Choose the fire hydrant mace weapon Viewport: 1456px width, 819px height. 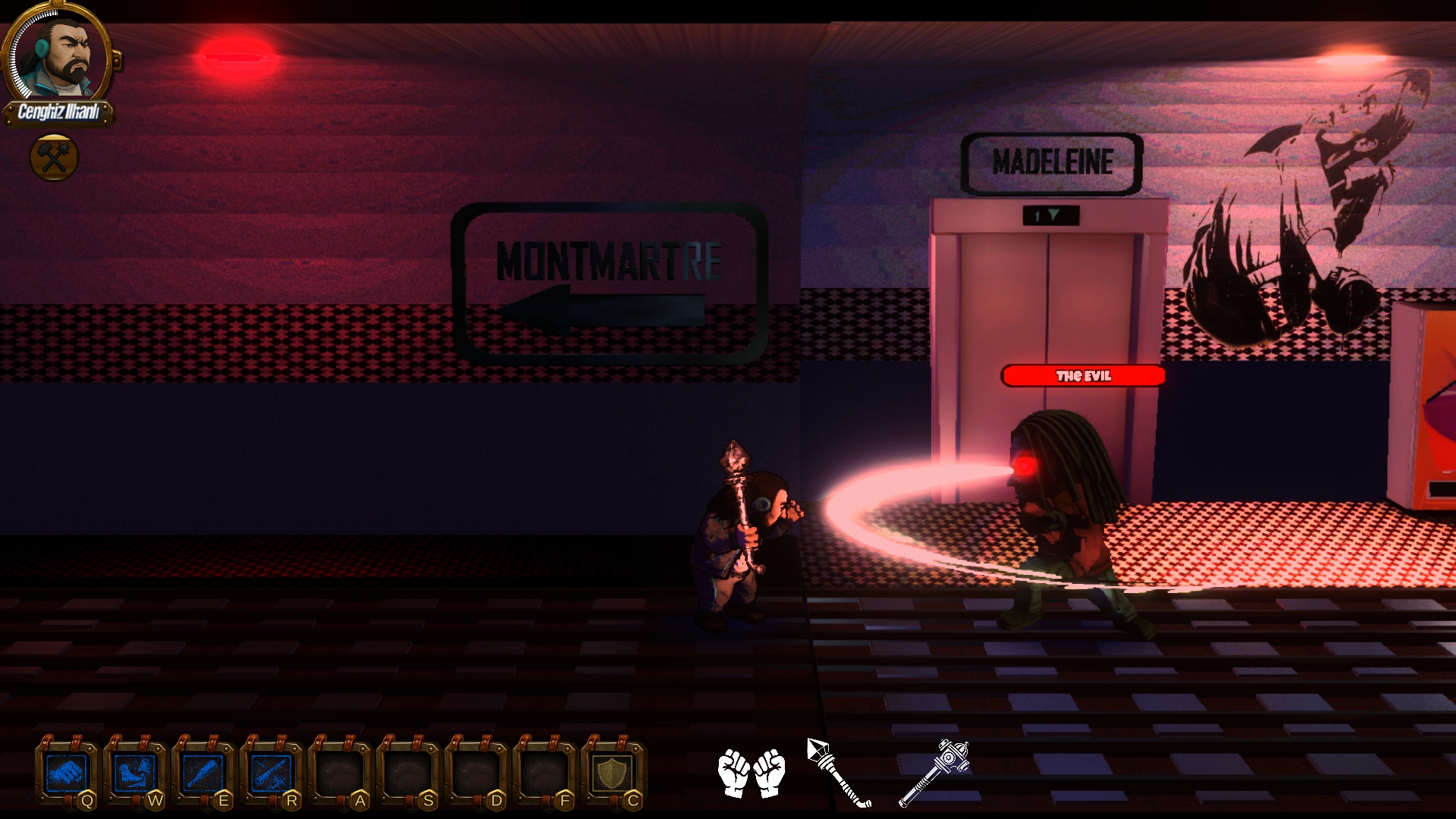pos(934,772)
